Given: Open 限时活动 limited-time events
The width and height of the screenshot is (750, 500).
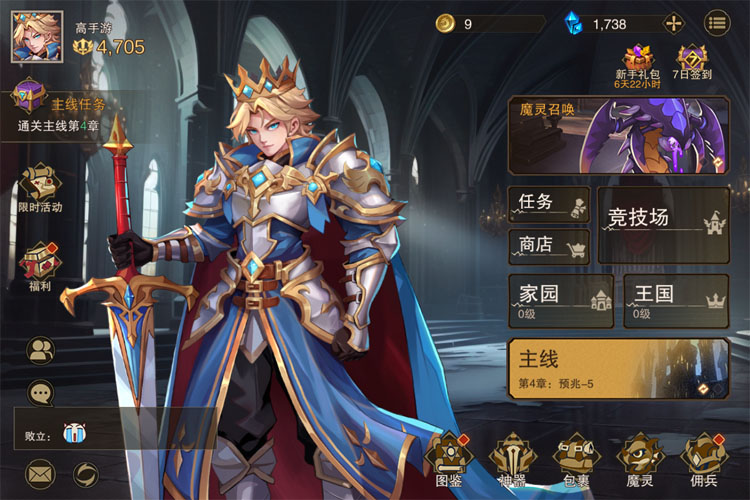Looking at the screenshot, I should tap(40, 187).
